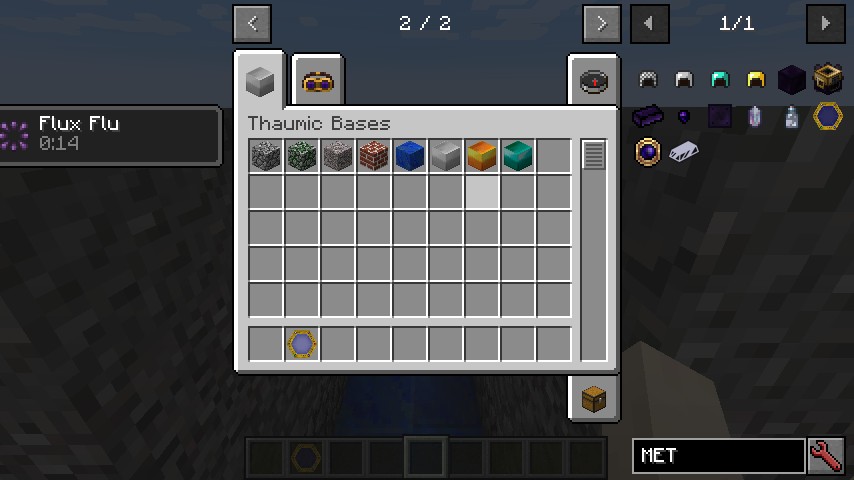Pick the blue block from the grid

click(410, 156)
